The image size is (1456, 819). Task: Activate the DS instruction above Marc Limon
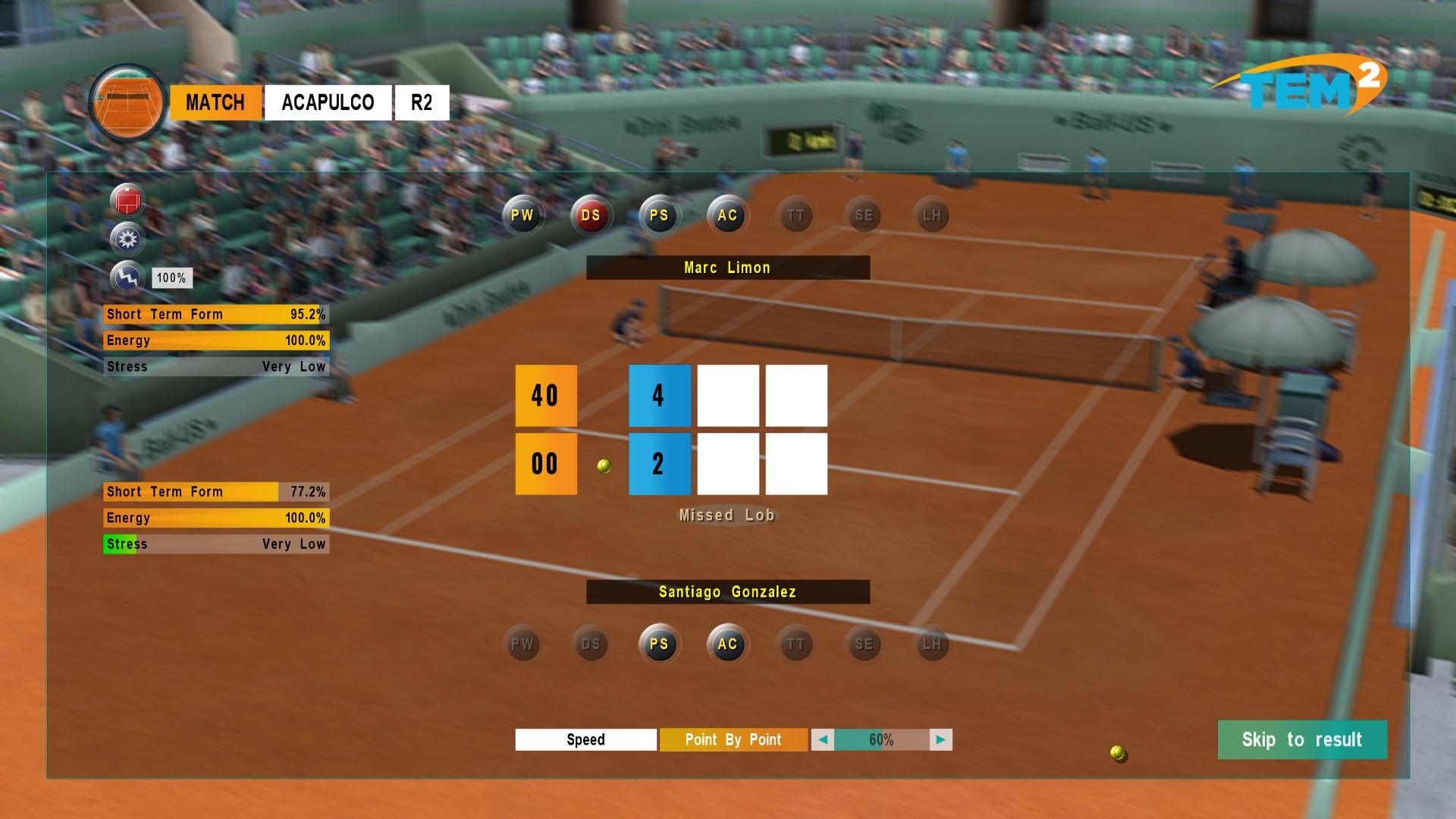click(591, 215)
